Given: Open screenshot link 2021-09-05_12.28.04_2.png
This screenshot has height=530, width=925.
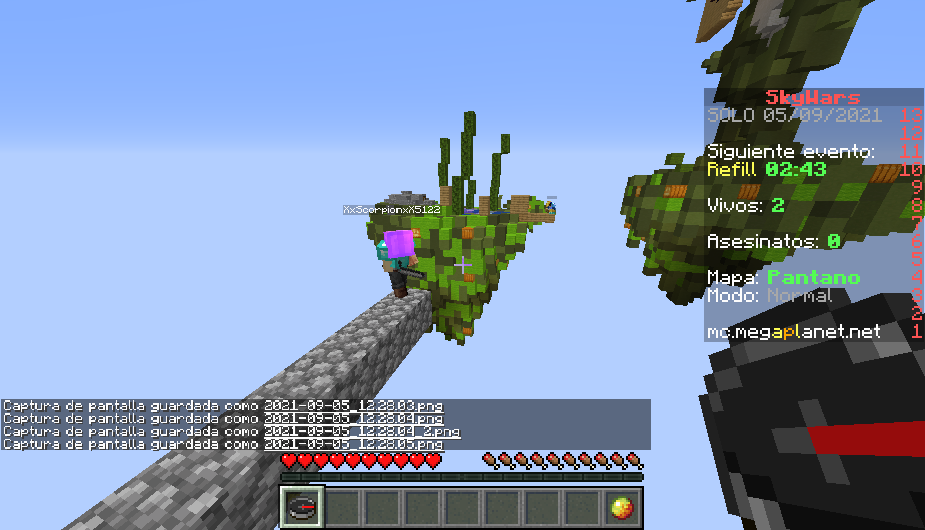Looking at the screenshot, I should point(361,431).
